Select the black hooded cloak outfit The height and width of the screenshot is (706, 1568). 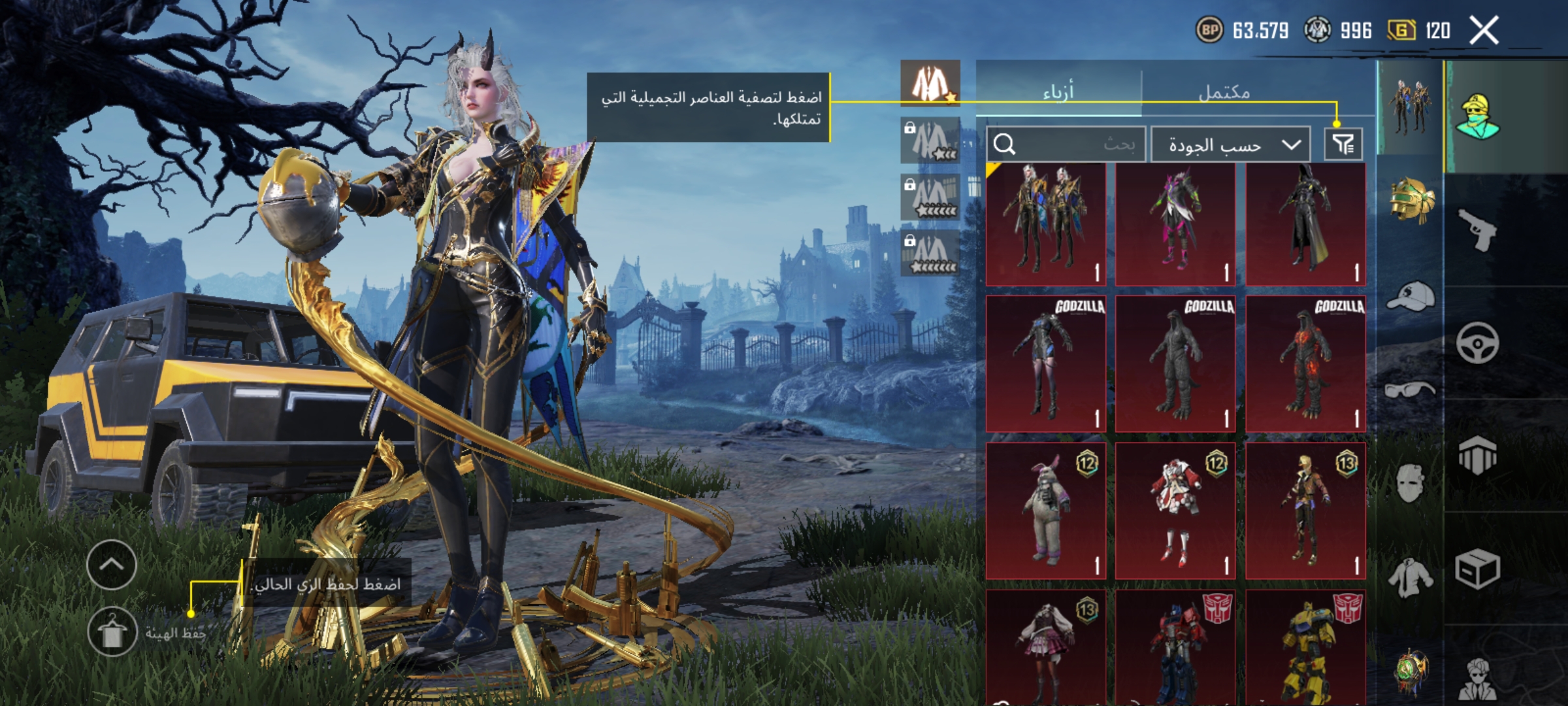pyautogui.click(x=1305, y=224)
